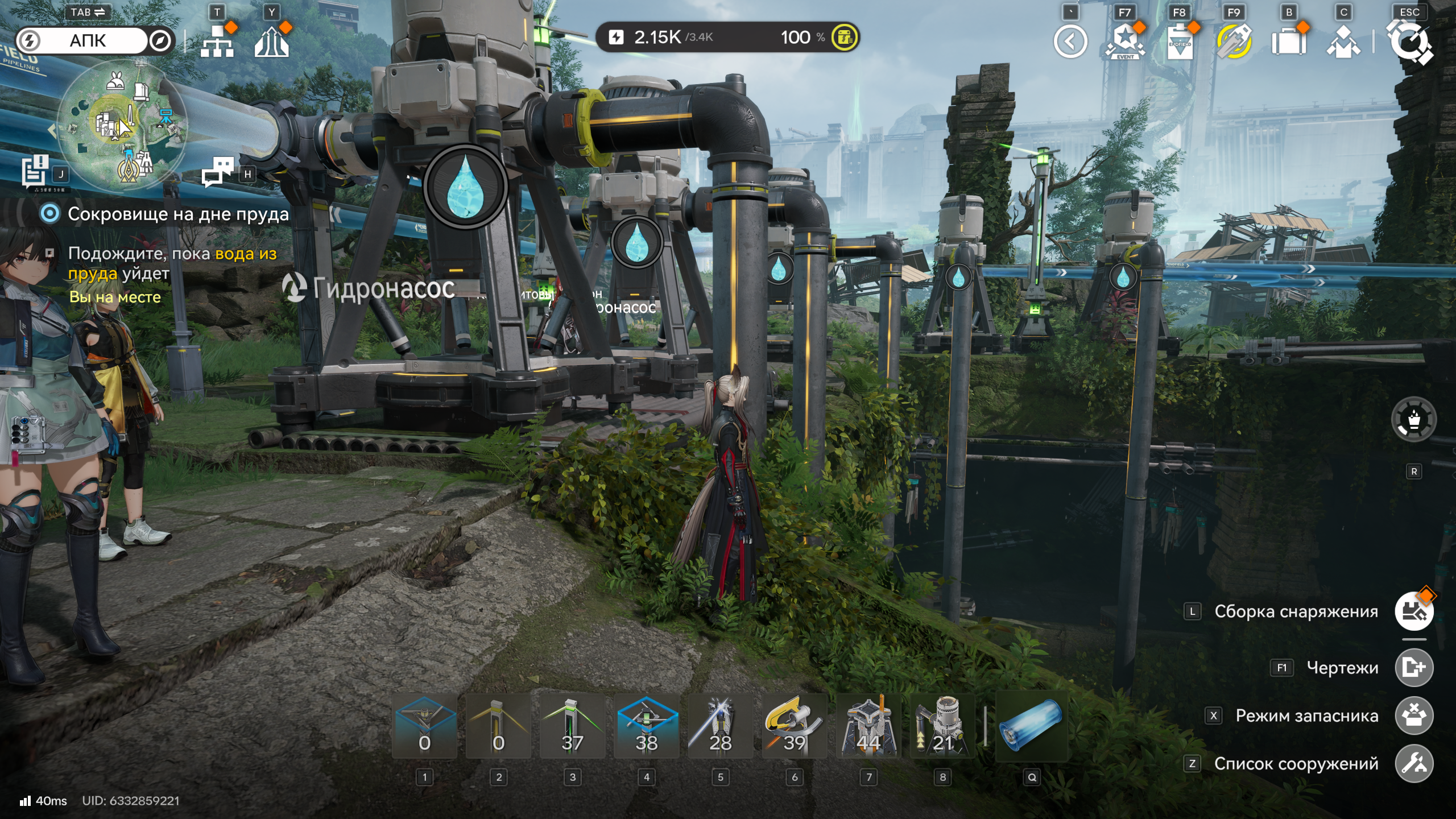
Task: Select the hotbar item with count 28
Action: [x=720, y=726]
